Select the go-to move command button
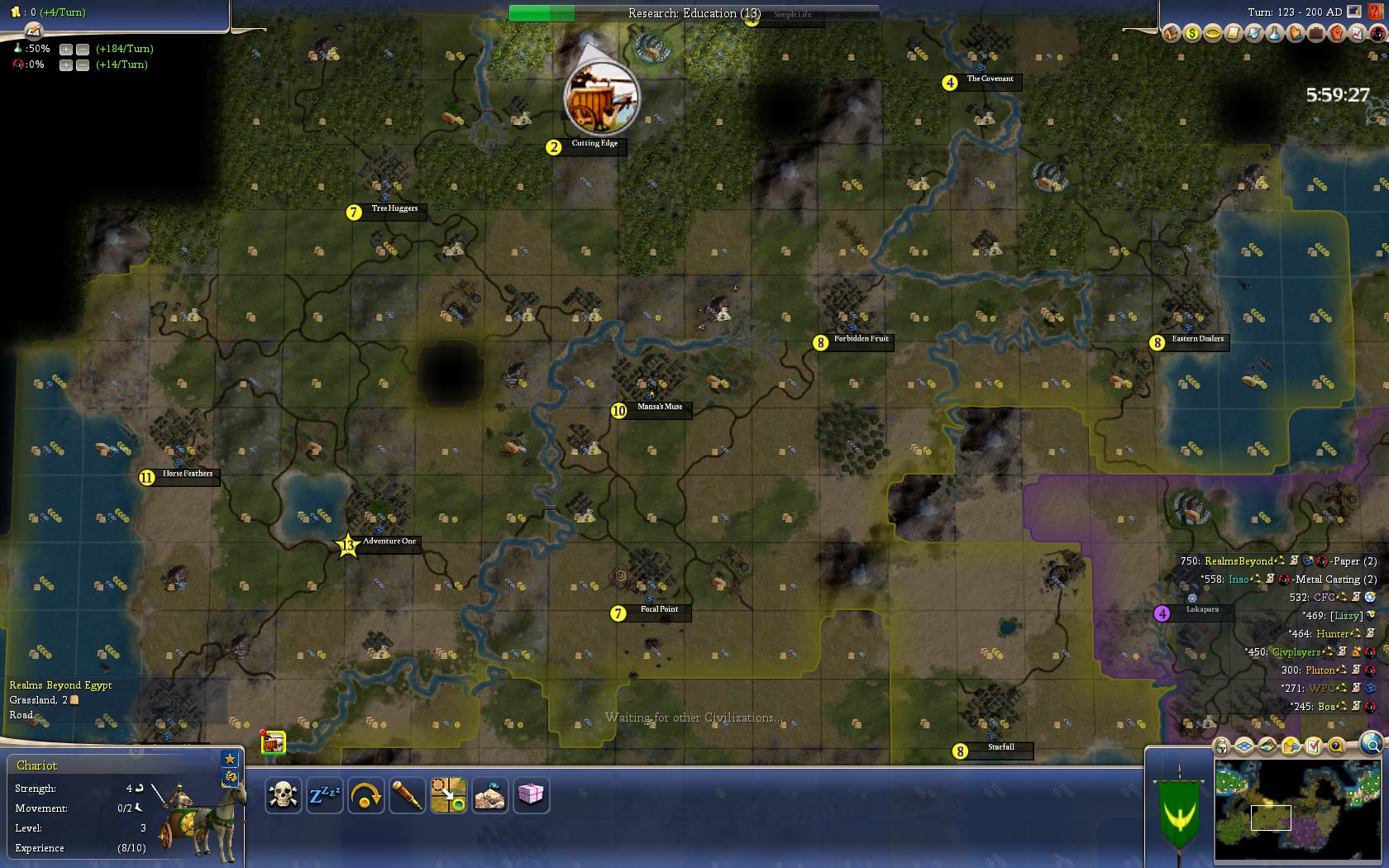1389x868 pixels. [x=449, y=795]
